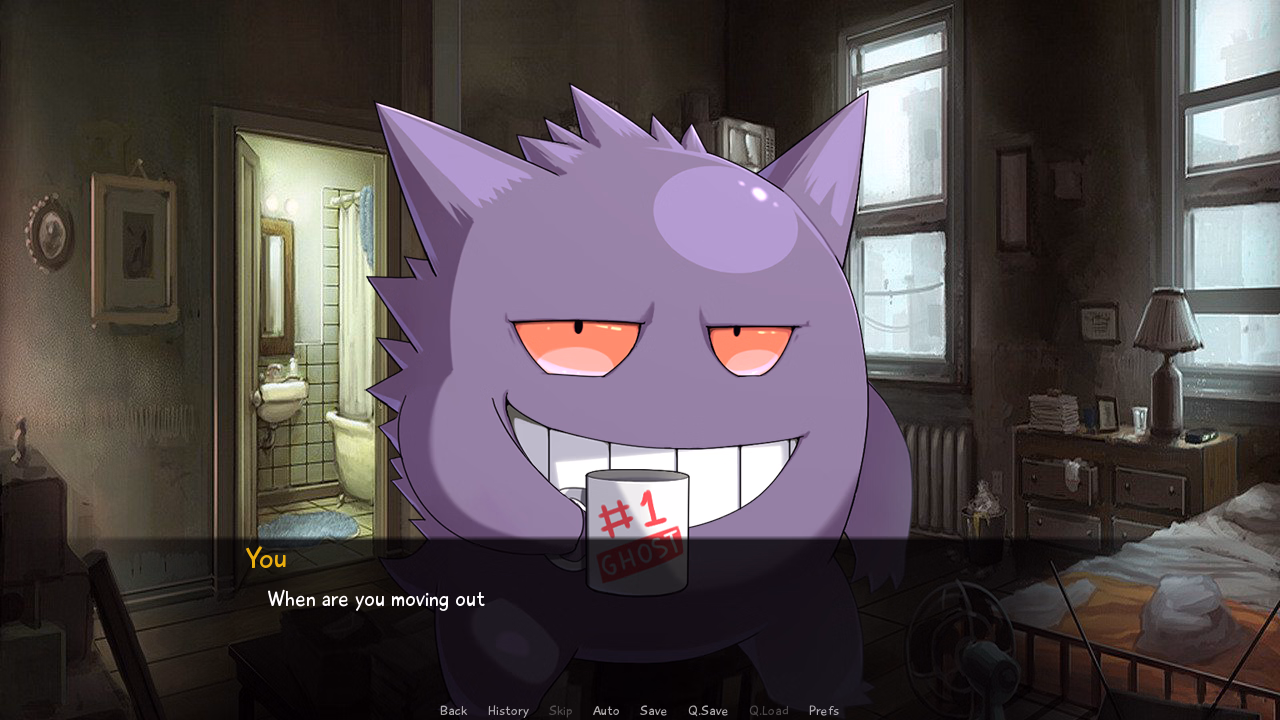This screenshot has height=720, width=1280.
Task: Click Back to rewind dialogue
Action: coord(452,710)
